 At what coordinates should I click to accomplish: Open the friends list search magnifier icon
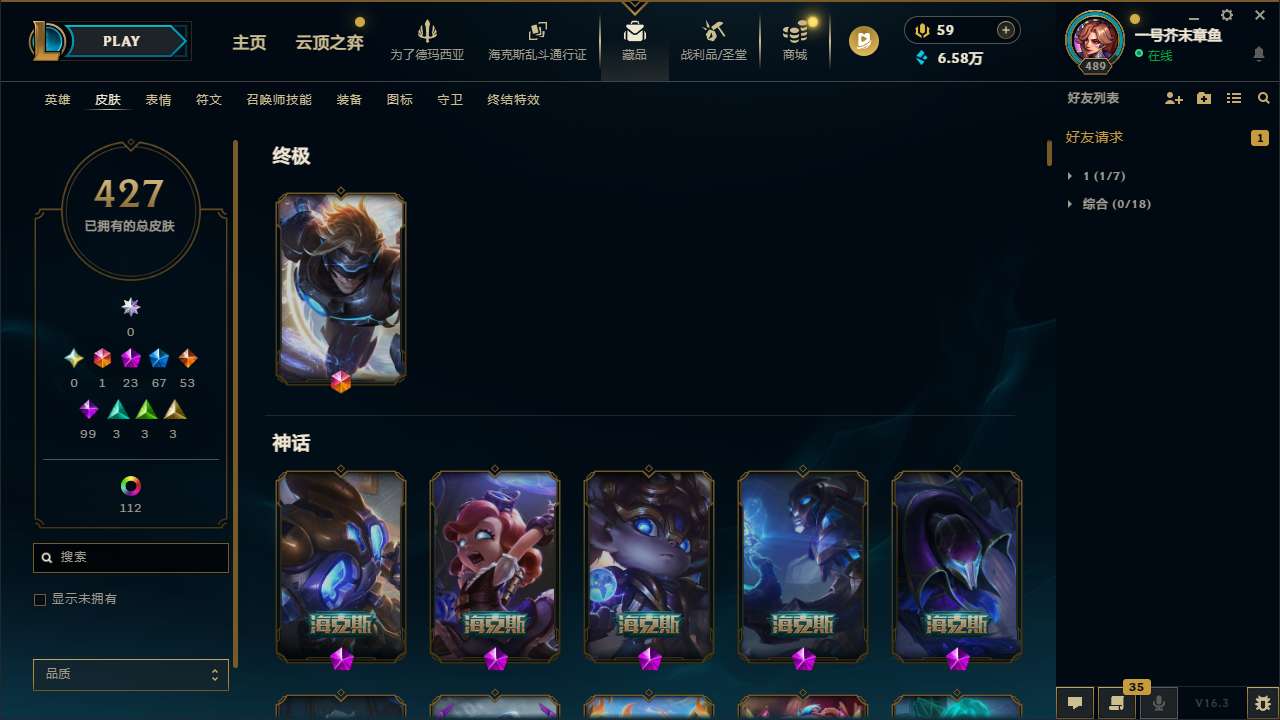click(1263, 98)
